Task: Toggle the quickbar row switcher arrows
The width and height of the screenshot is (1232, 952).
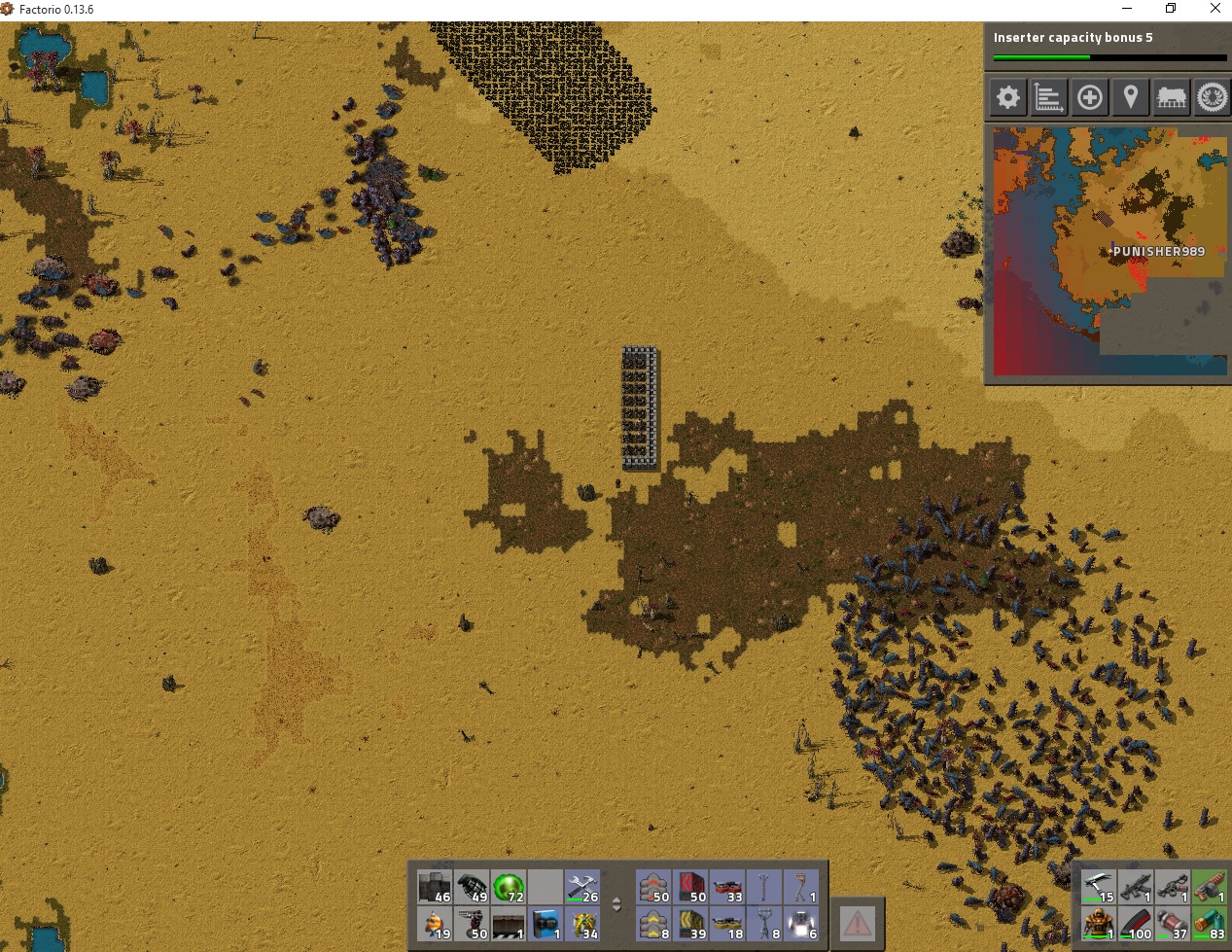Action: (x=616, y=905)
